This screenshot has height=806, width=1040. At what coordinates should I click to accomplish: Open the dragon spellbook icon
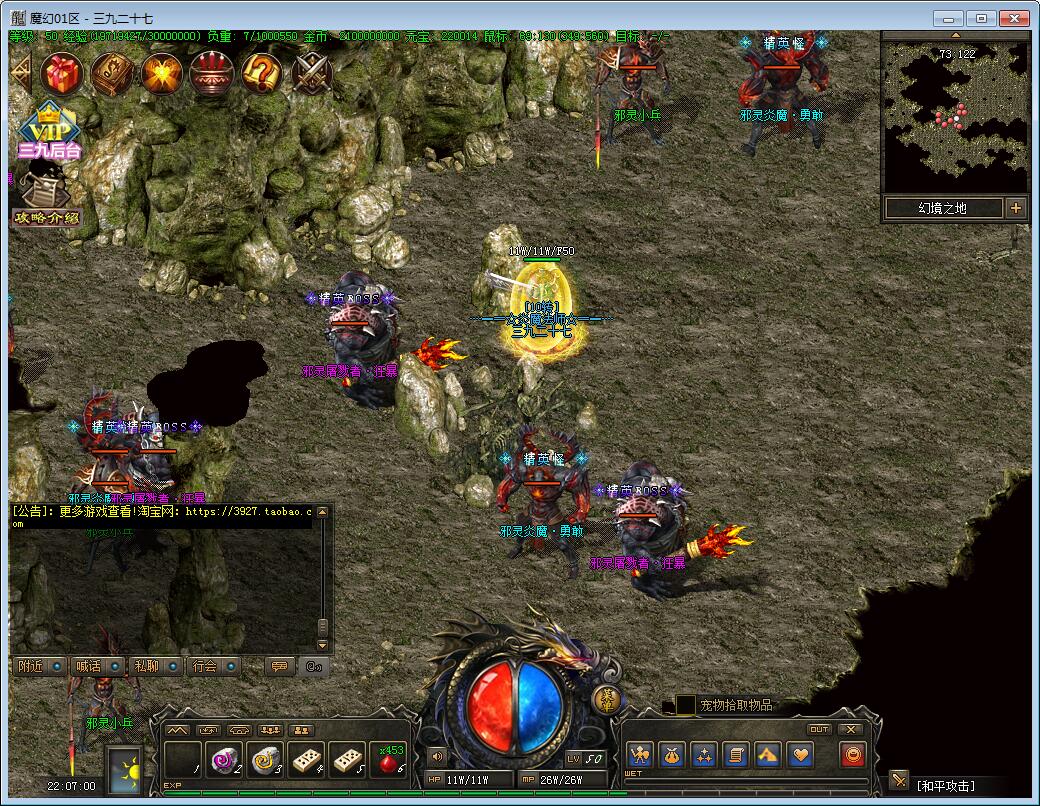[x=113, y=72]
